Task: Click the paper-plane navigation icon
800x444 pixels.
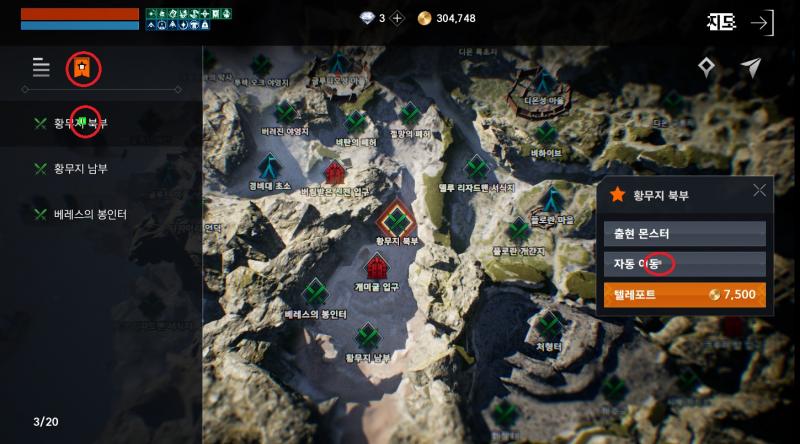Action: pyautogui.click(x=751, y=67)
